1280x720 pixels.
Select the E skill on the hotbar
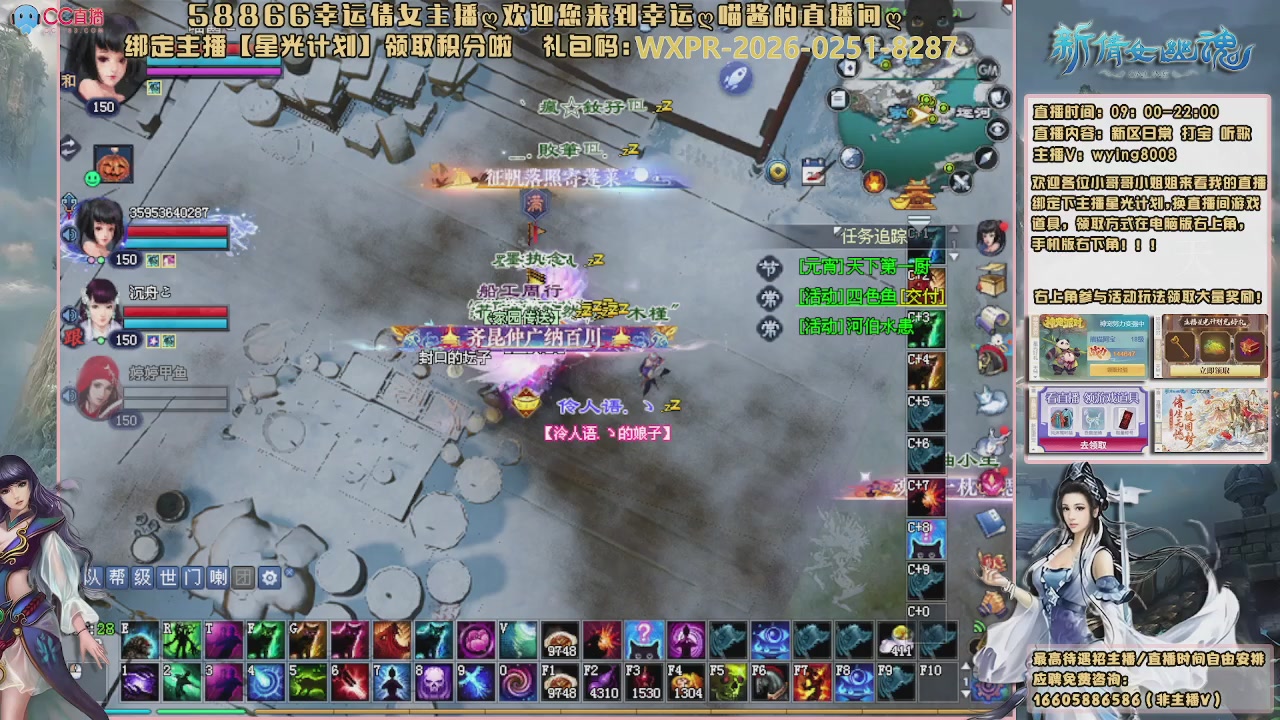(x=139, y=642)
